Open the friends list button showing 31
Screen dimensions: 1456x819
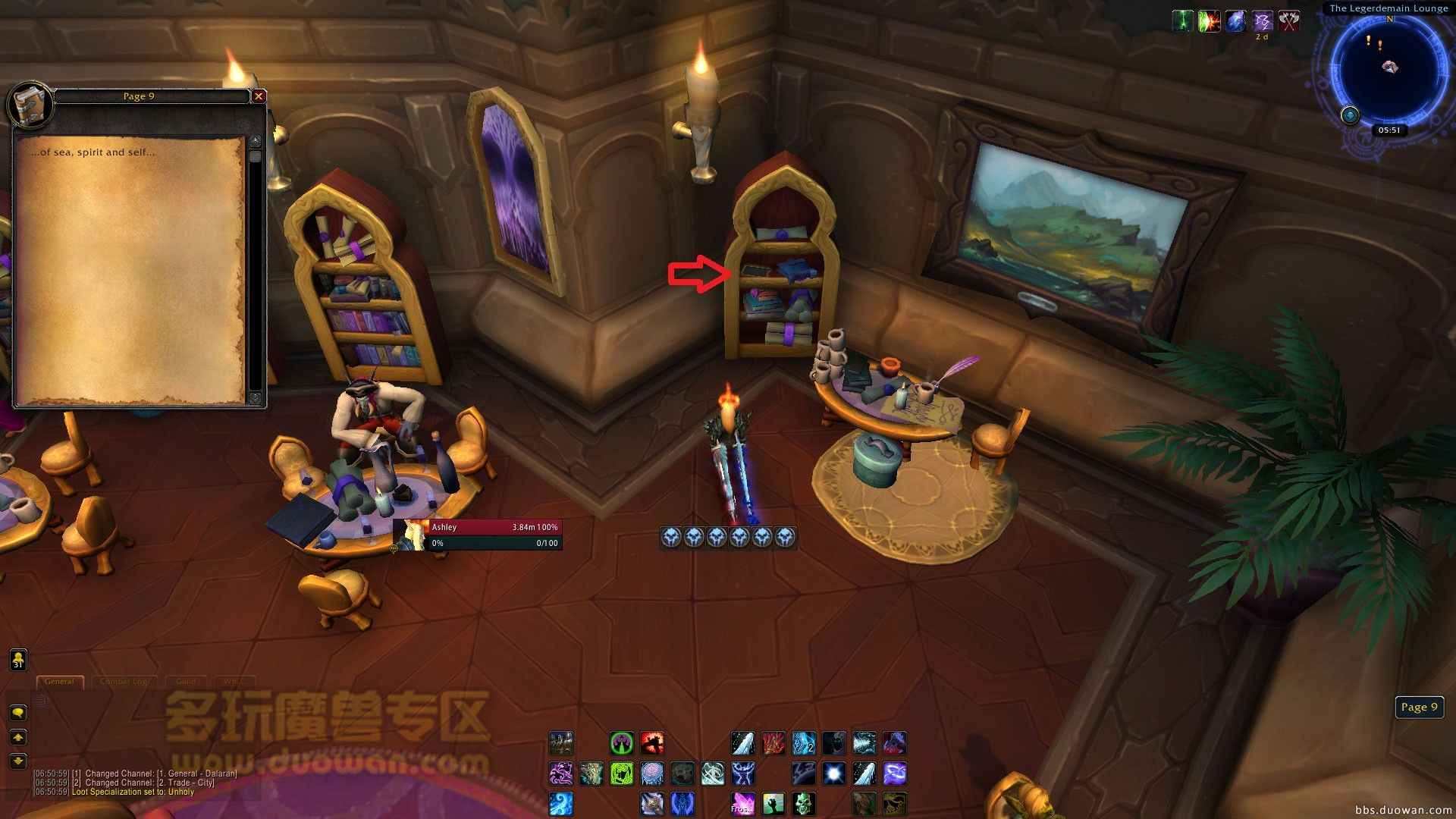coord(18,660)
